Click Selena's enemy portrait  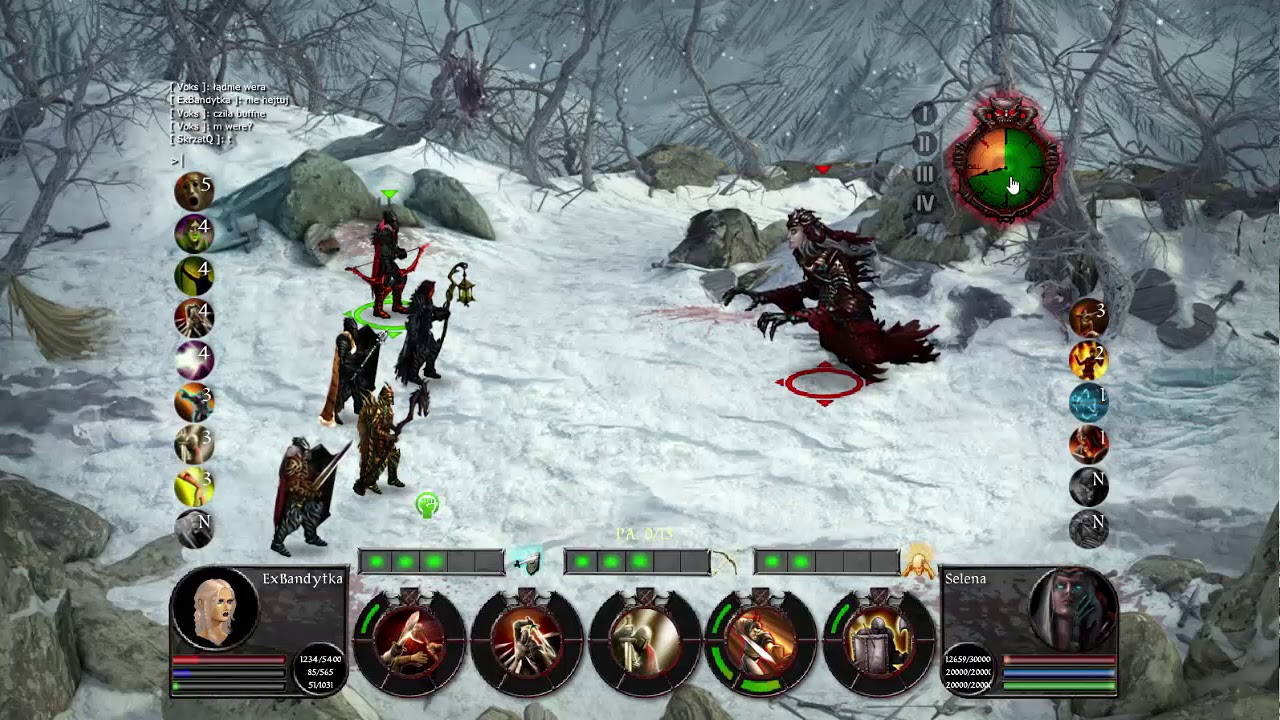tap(1072, 608)
